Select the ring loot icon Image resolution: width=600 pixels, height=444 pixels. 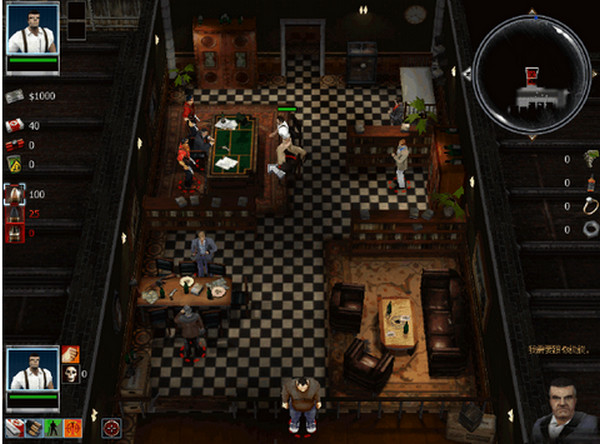591,206
